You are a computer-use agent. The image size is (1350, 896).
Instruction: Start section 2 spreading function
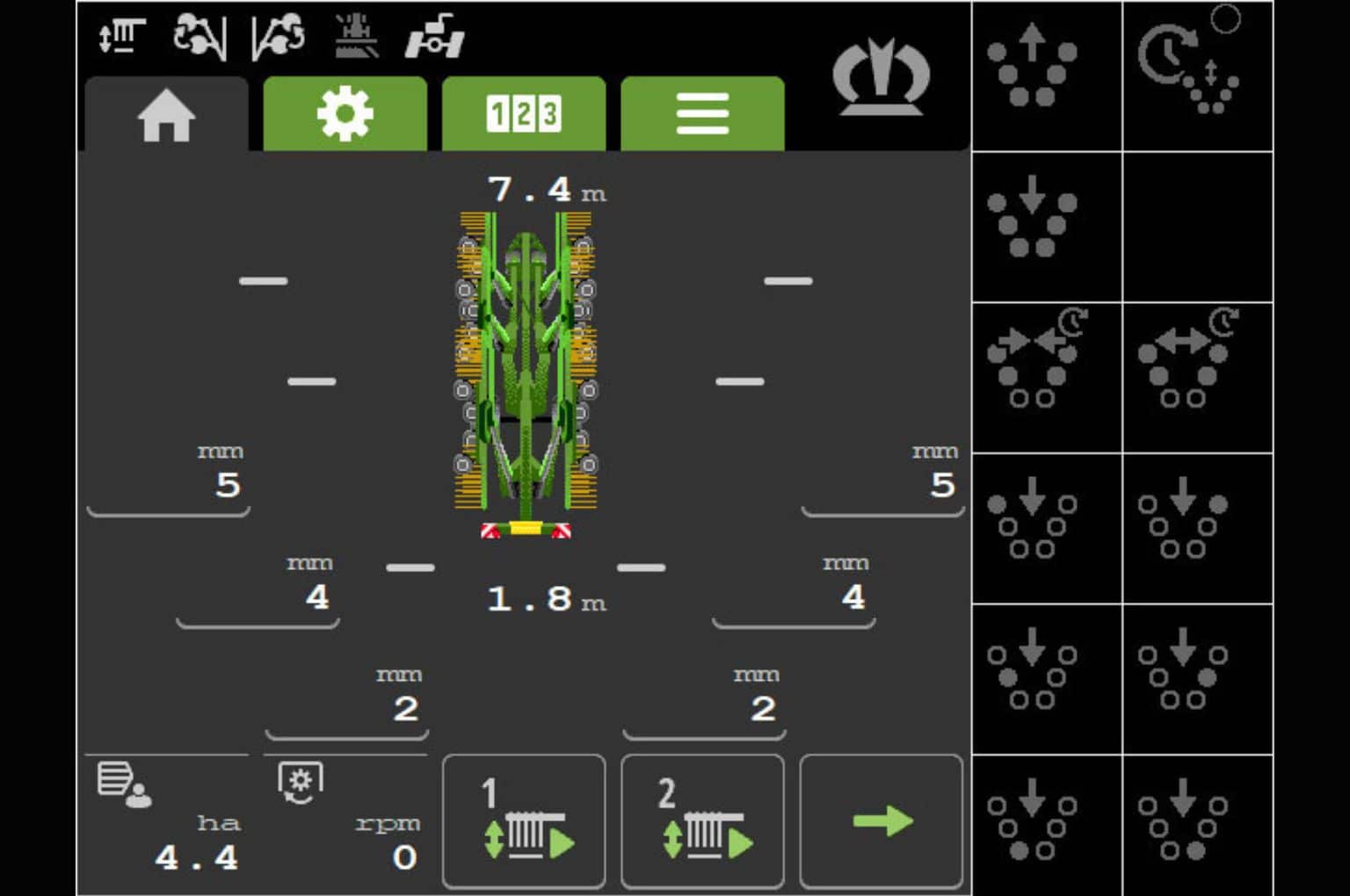click(x=702, y=820)
